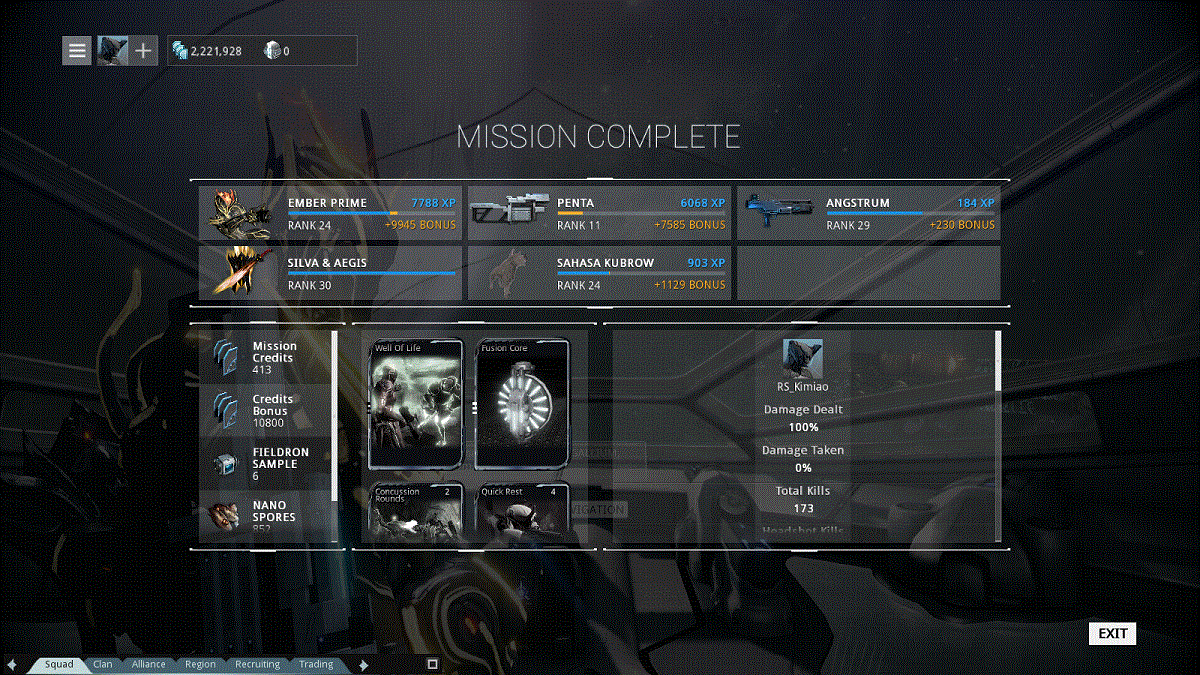Select the Ember Prime XP entry
Screen dimensions: 1200x675
pyautogui.click(x=331, y=213)
